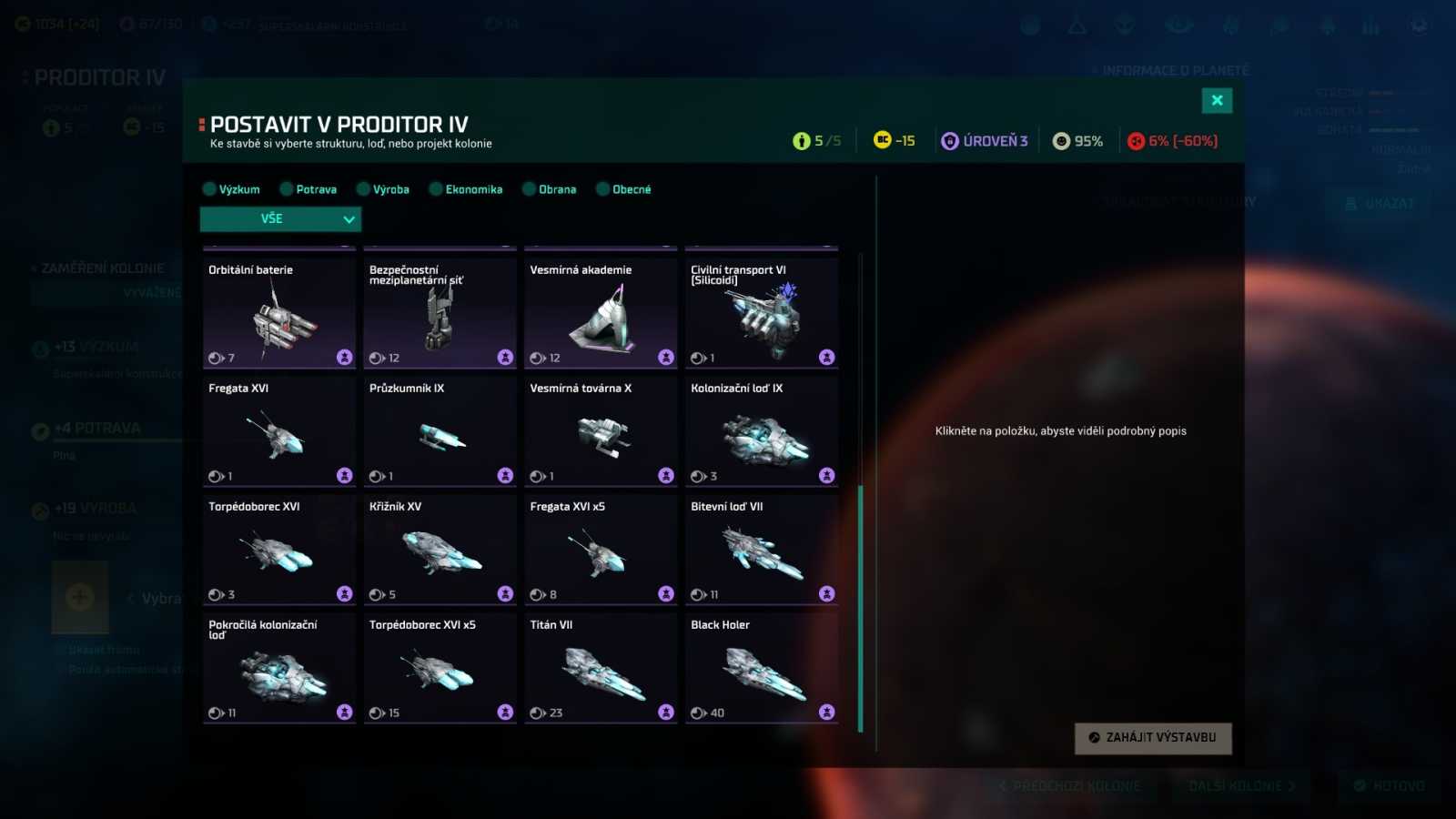Choose Bitevní loď VII battleship
Image resolution: width=1456 pixels, height=819 pixels.
(x=762, y=550)
